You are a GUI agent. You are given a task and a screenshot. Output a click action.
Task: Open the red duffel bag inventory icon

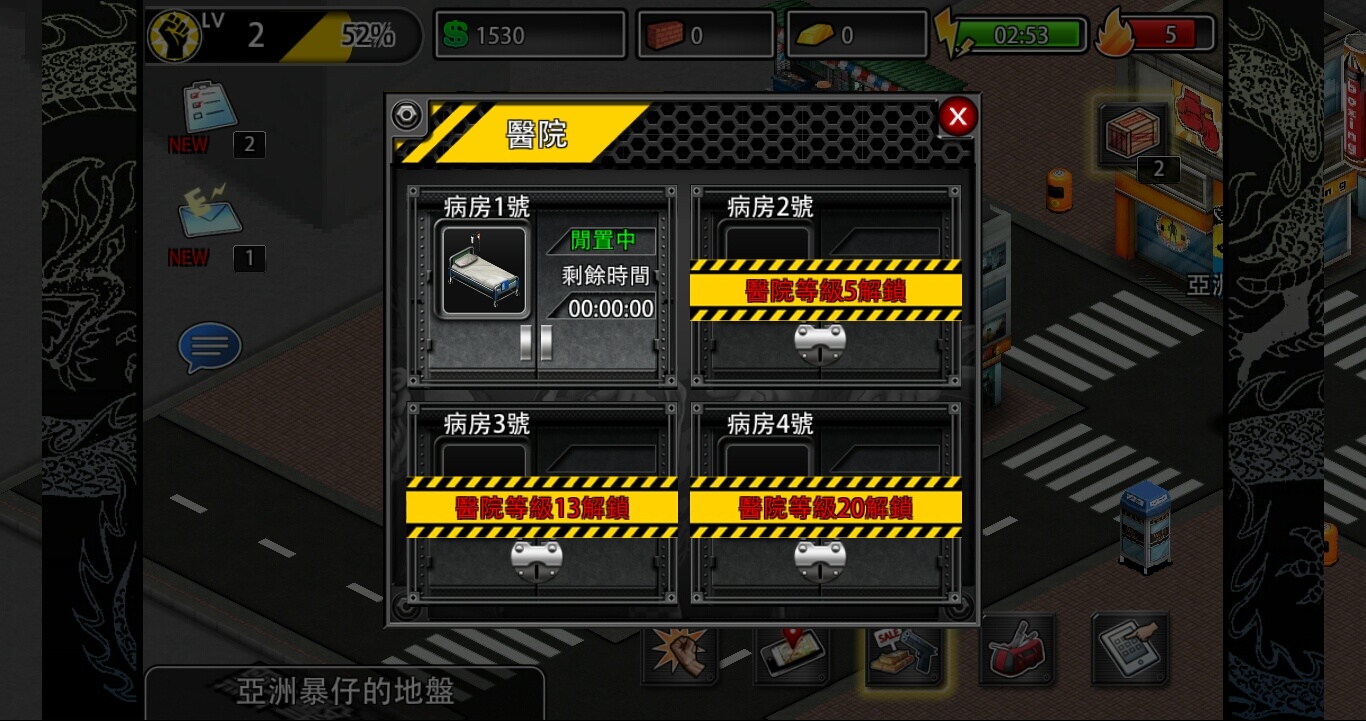(x=1017, y=650)
